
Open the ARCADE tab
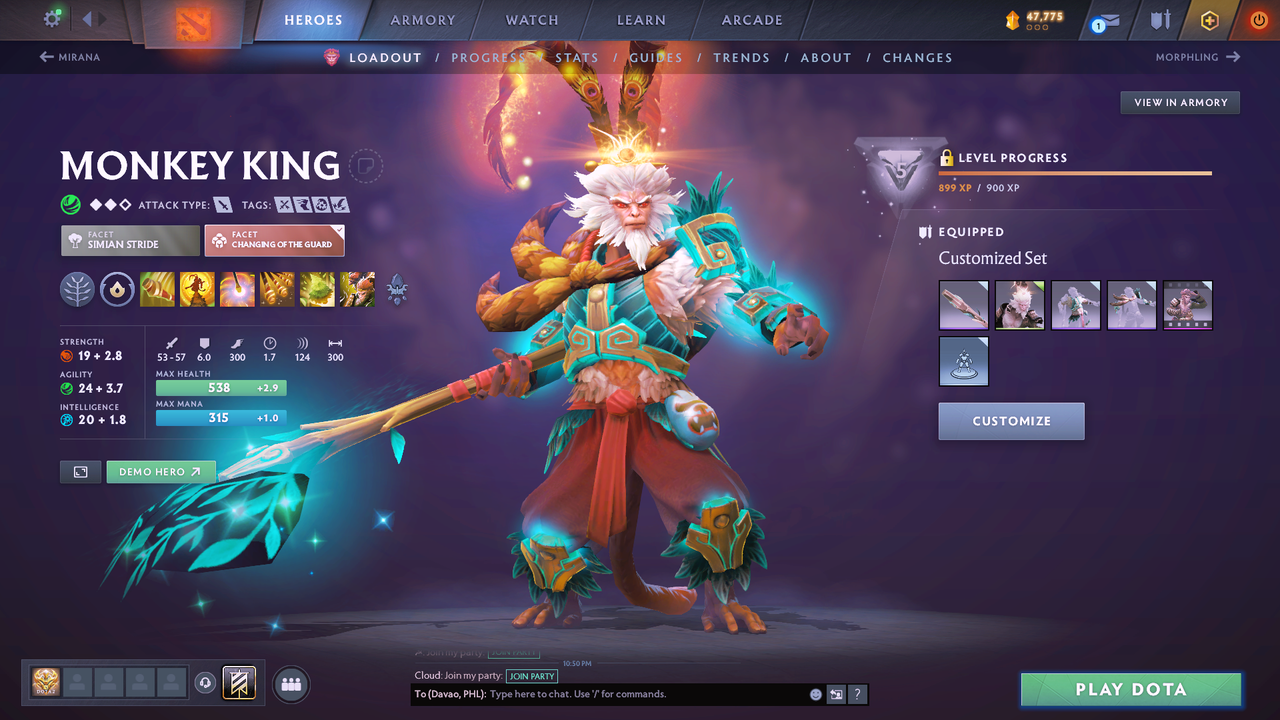[x=751, y=20]
